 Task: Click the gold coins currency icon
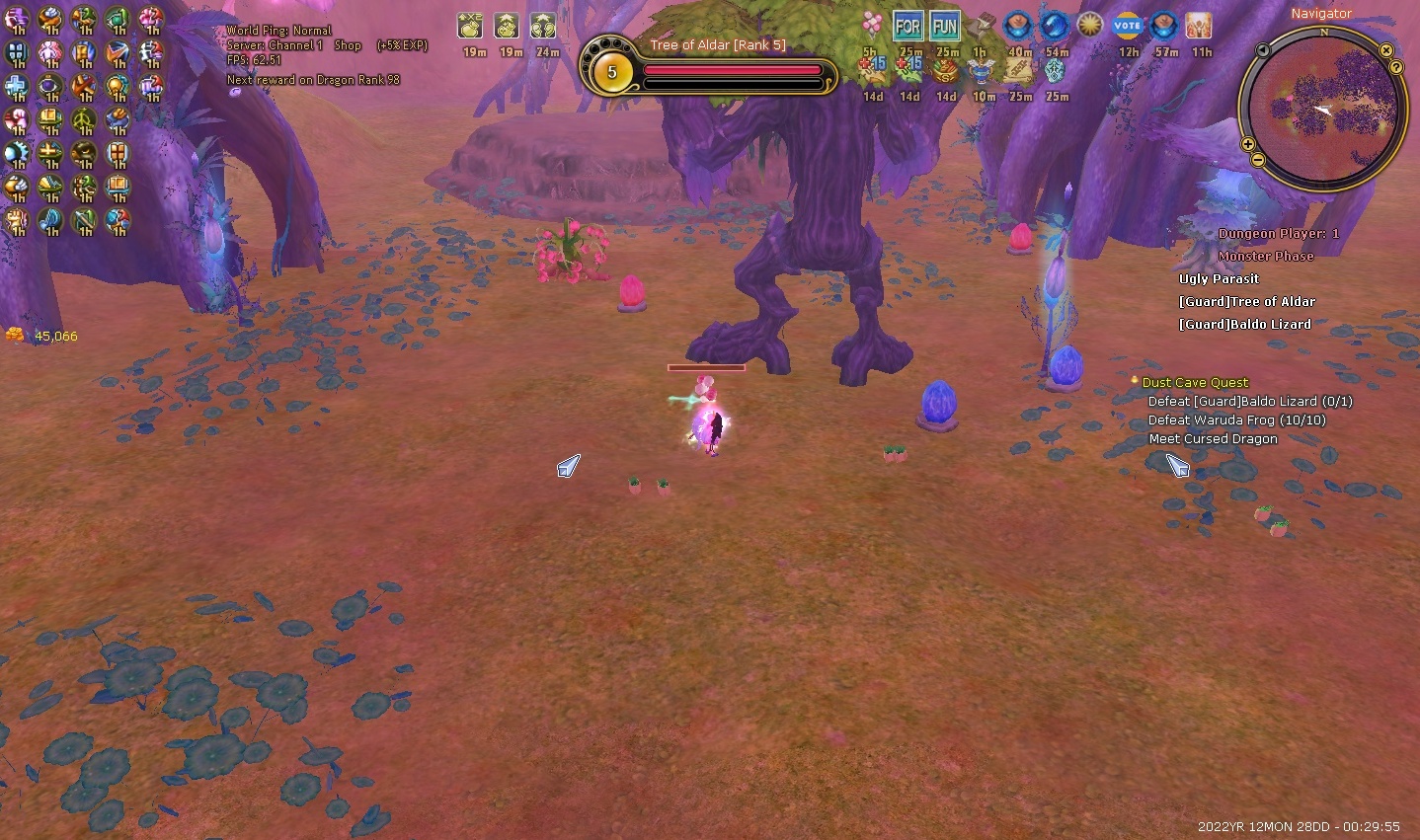pyautogui.click(x=15, y=336)
